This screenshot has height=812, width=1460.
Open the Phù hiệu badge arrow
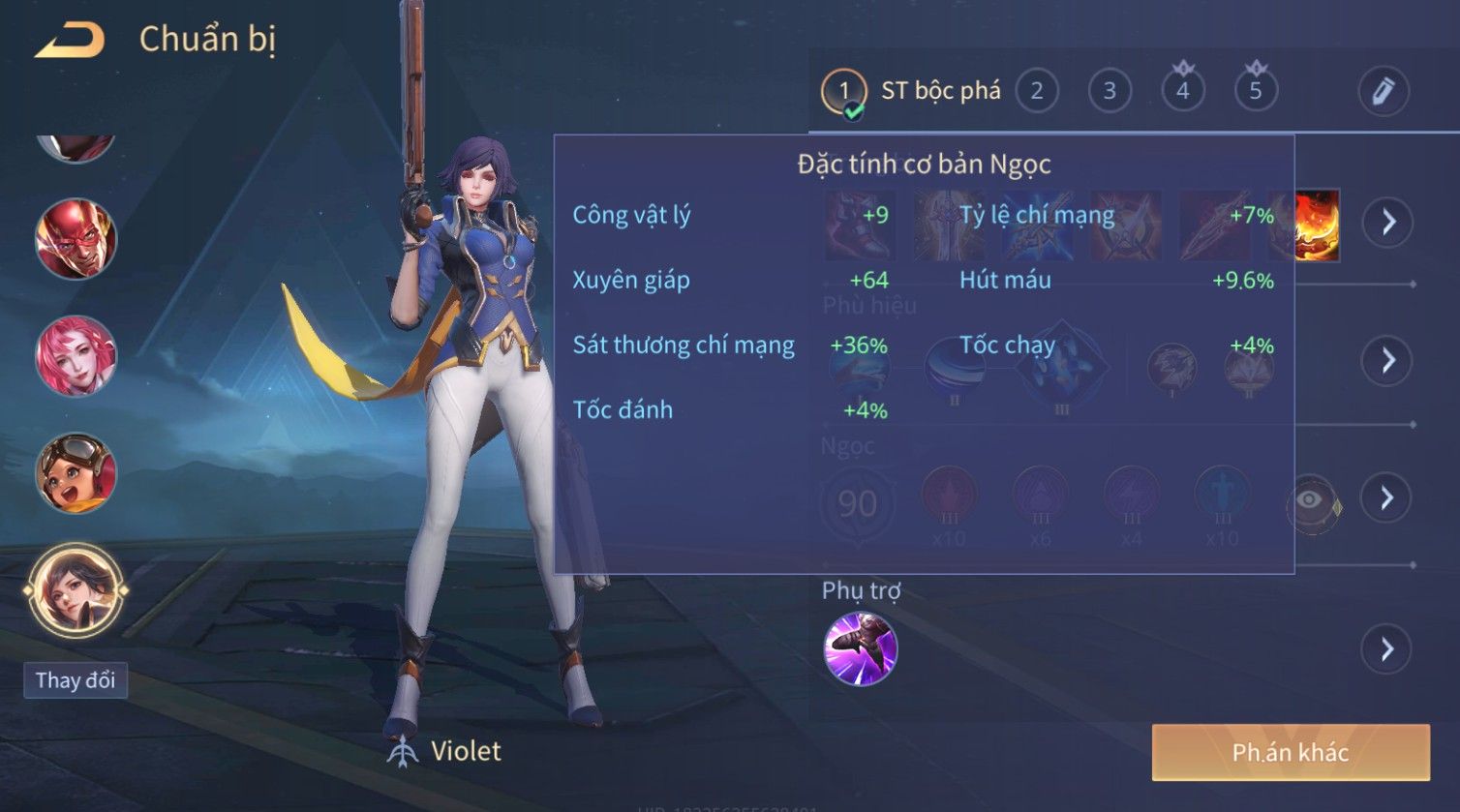[x=1388, y=361]
